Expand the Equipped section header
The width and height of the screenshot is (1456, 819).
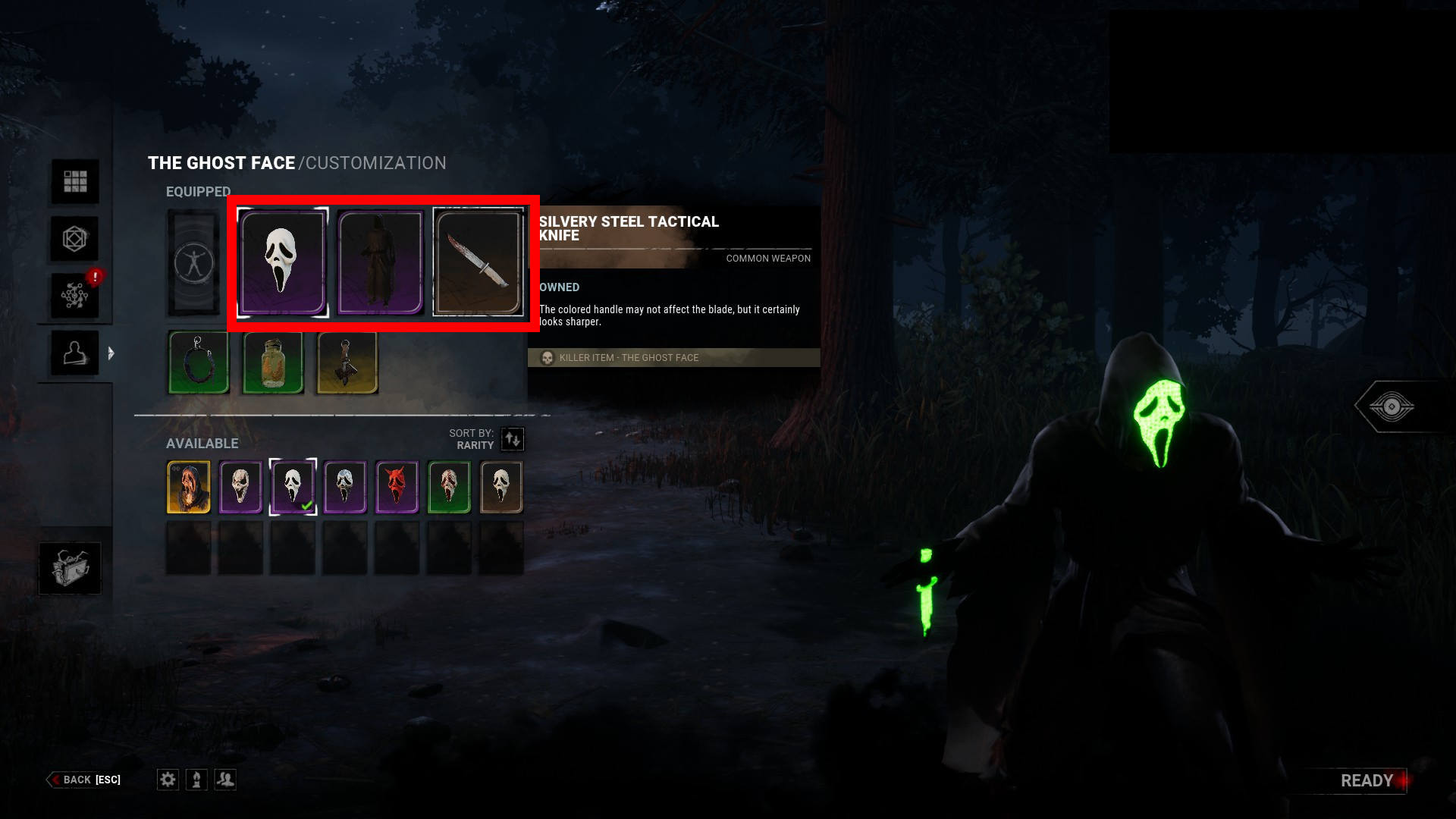[198, 191]
